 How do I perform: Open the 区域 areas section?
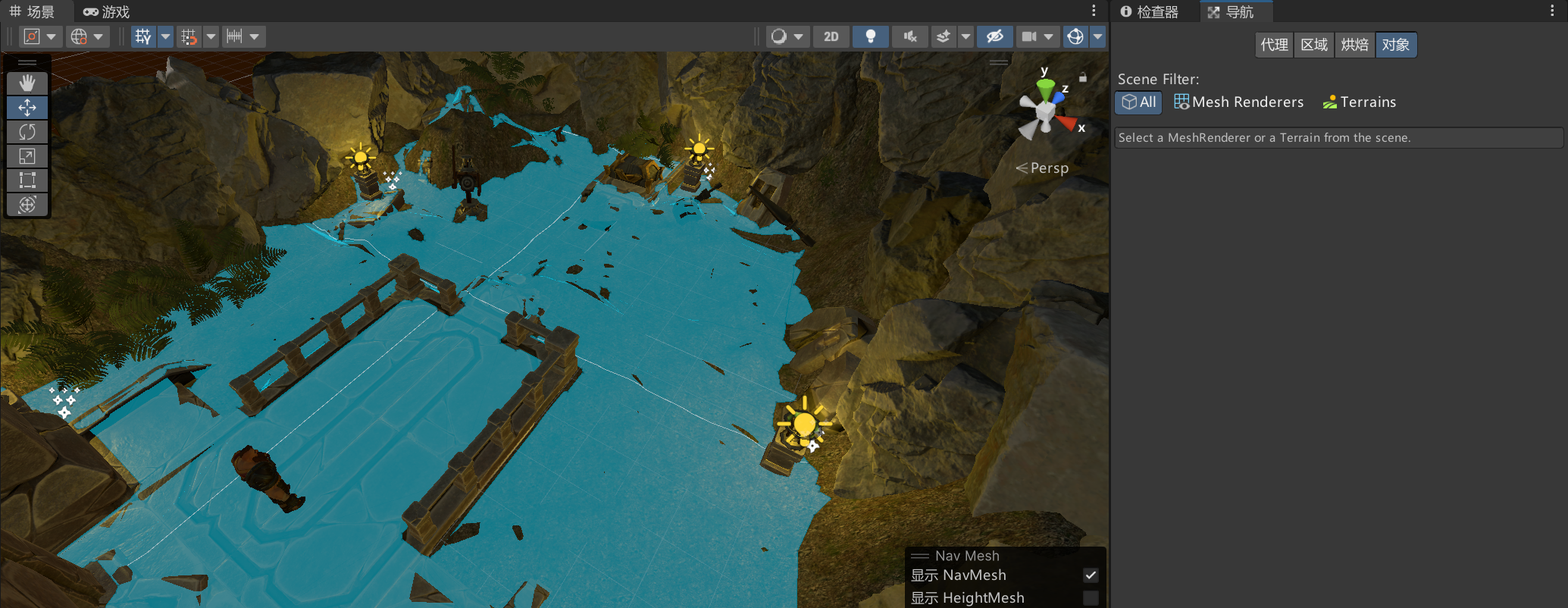1314,45
